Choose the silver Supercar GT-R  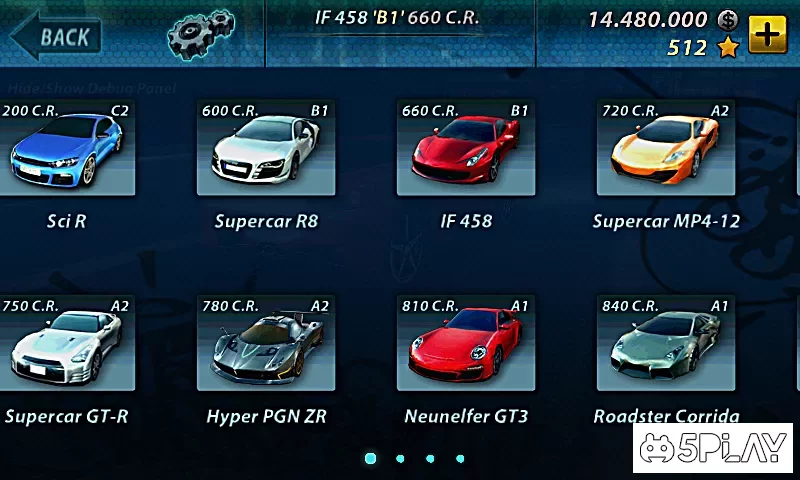coord(67,343)
